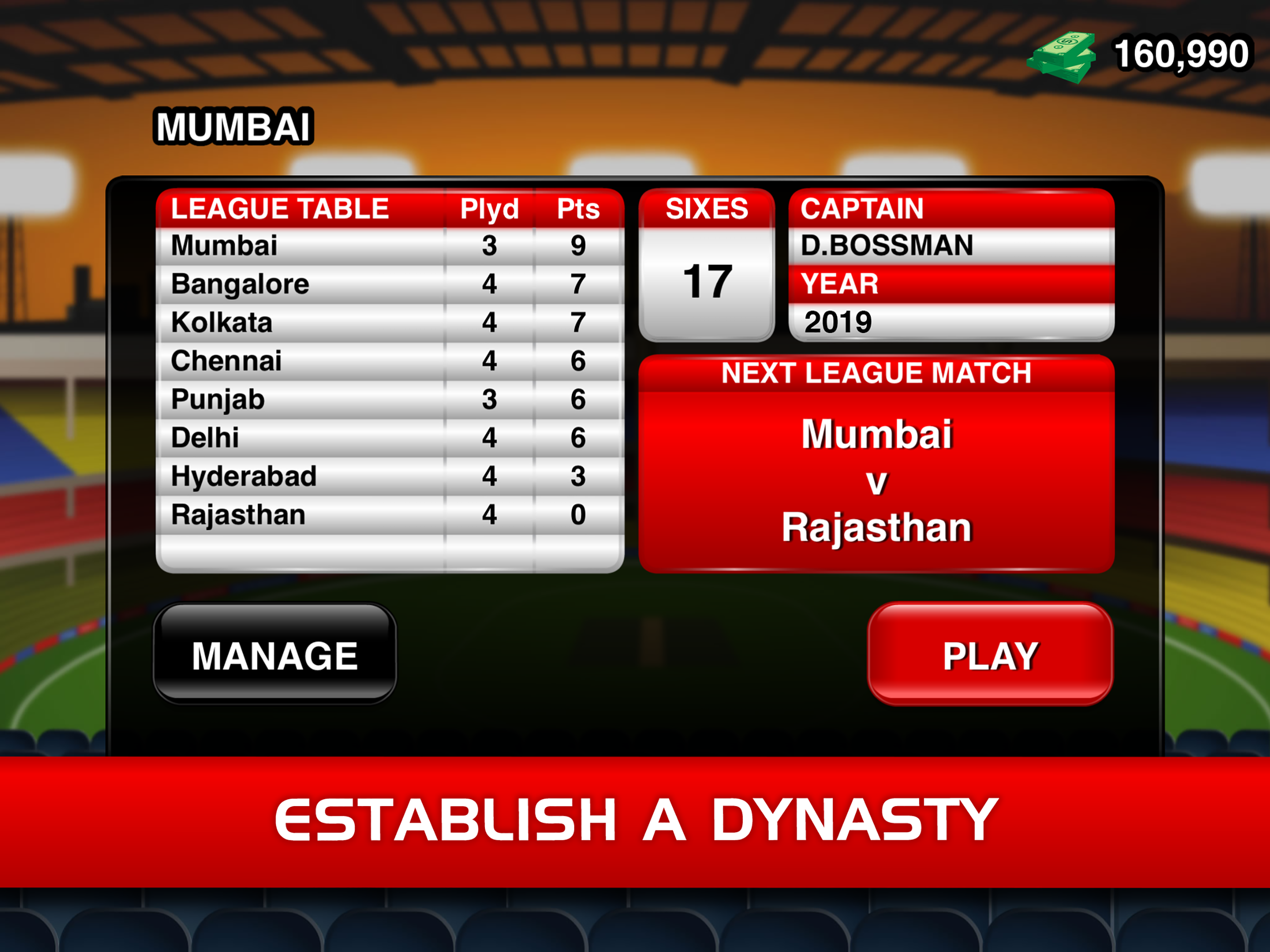The height and width of the screenshot is (952, 1270).
Task: Click the money total 160,990
Action: 1177,54
